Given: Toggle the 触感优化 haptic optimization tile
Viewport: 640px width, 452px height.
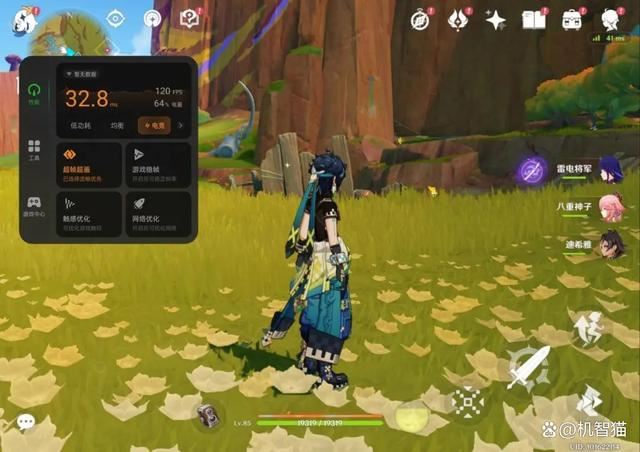Looking at the screenshot, I should [90, 215].
